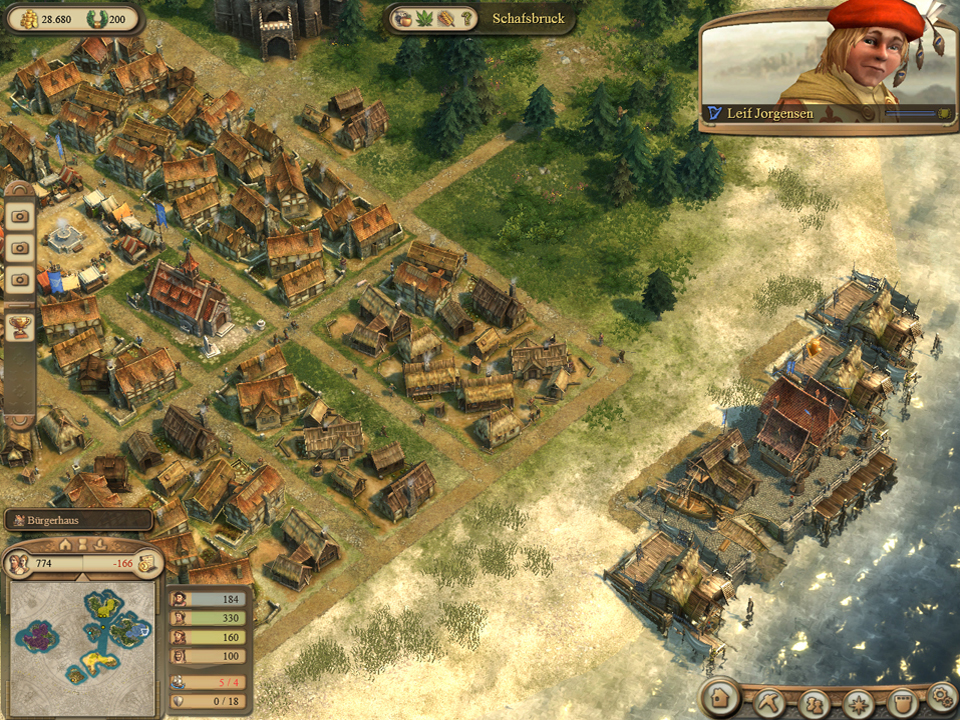The height and width of the screenshot is (720, 960).
Task: Click the laurel wreath honour icon
Action: (x=96, y=19)
